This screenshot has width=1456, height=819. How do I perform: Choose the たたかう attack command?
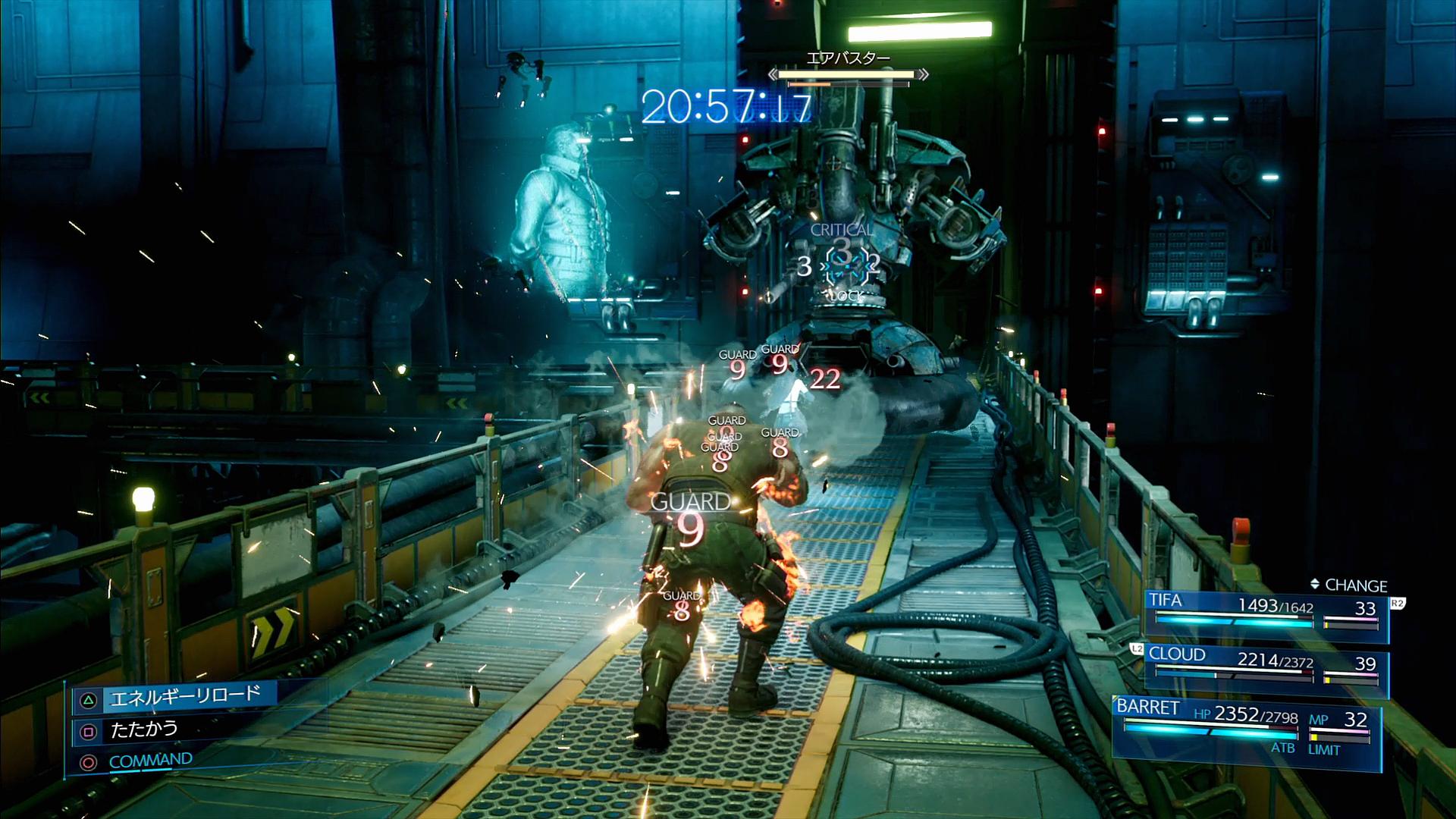144,730
